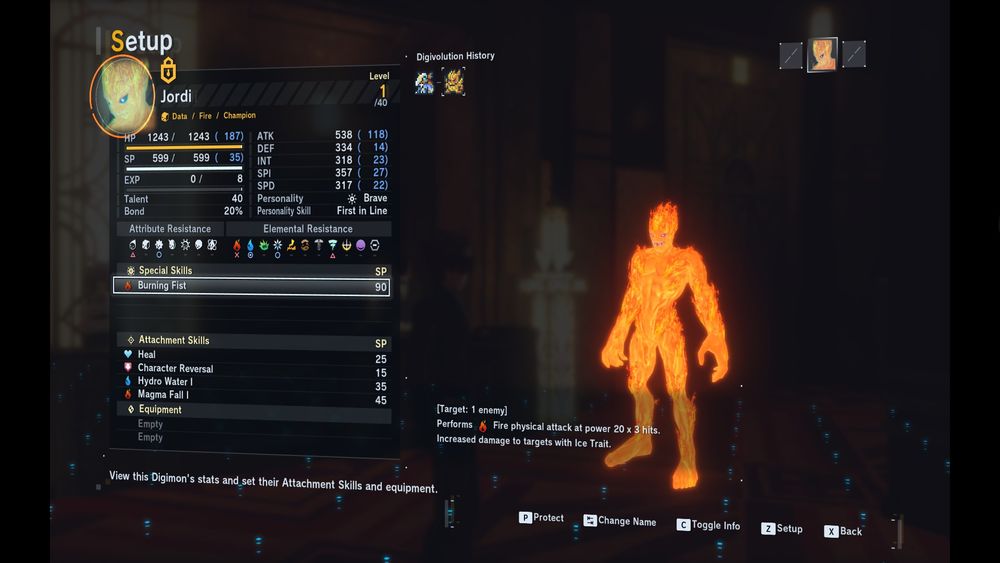Image resolution: width=1000 pixels, height=563 pixels.
Task: Click Jordi's round portrait
Action: (122, 95)
